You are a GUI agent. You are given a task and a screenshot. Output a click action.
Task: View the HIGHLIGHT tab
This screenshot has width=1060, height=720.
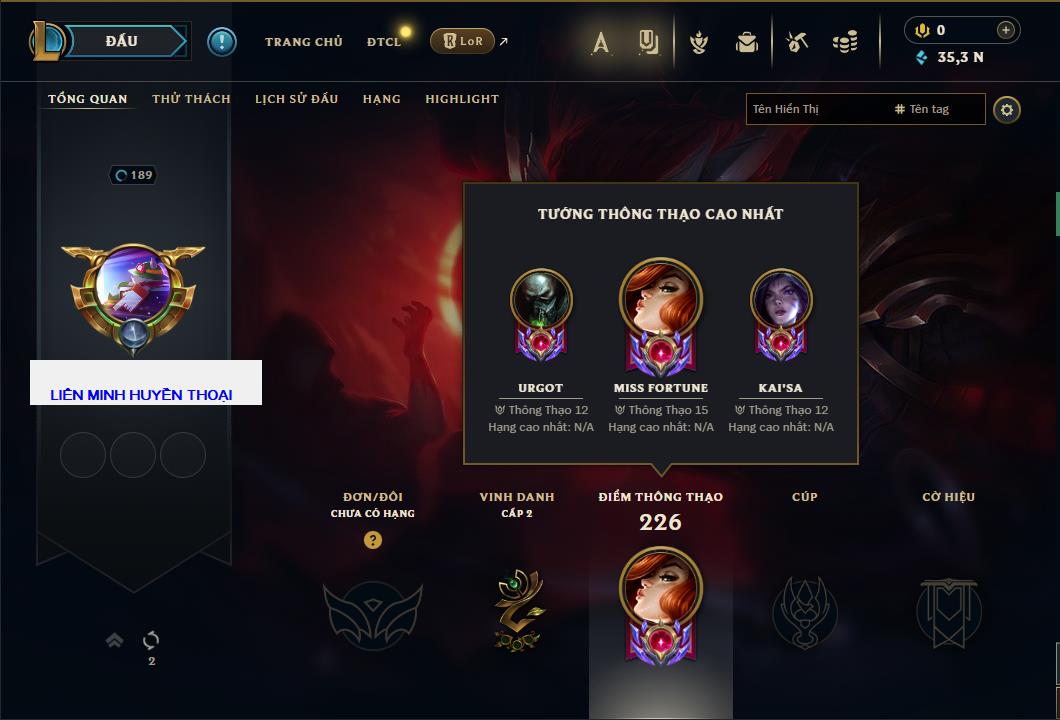point(461,99)
